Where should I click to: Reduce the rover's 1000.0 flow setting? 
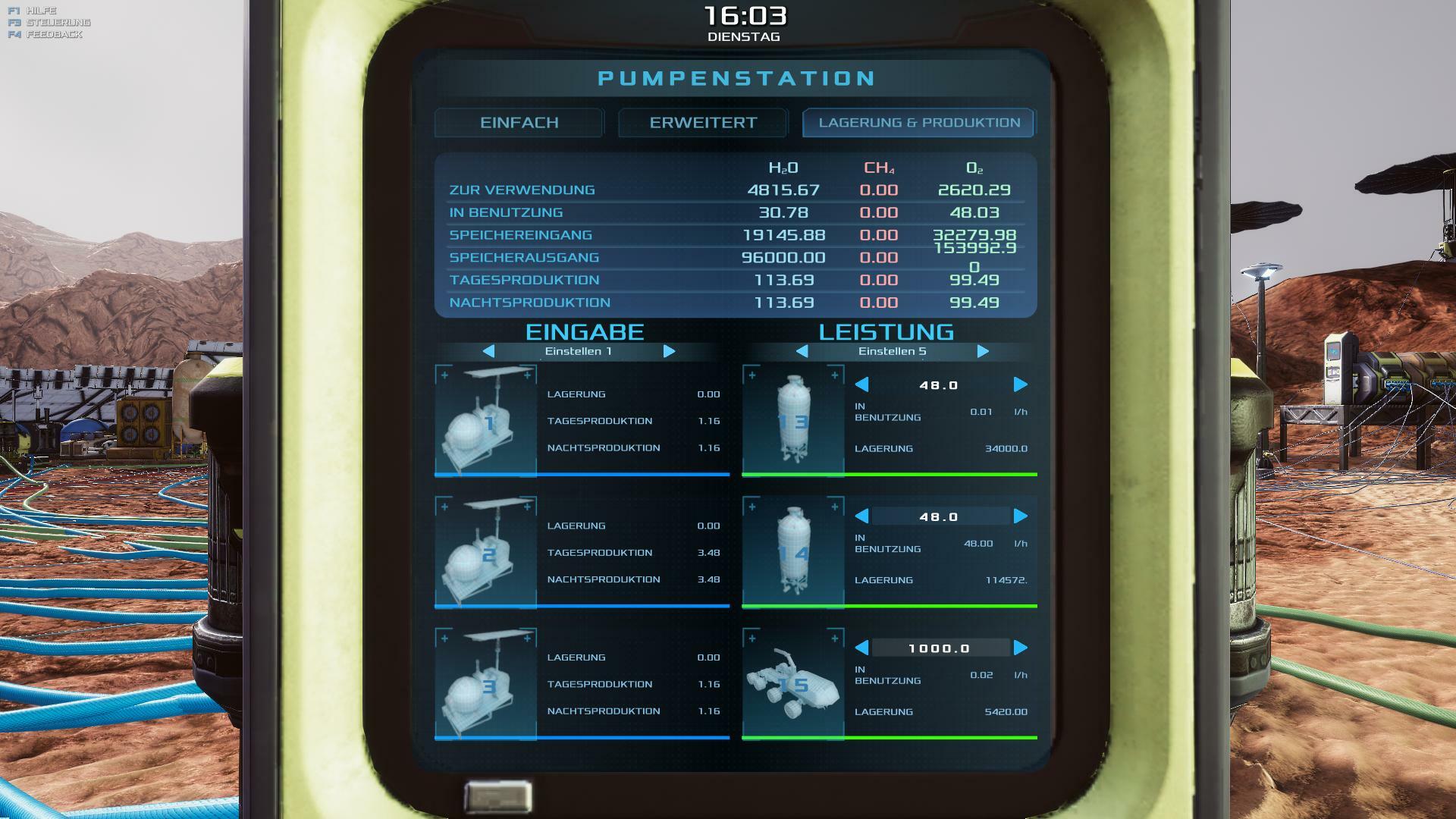tap(861, 648)
